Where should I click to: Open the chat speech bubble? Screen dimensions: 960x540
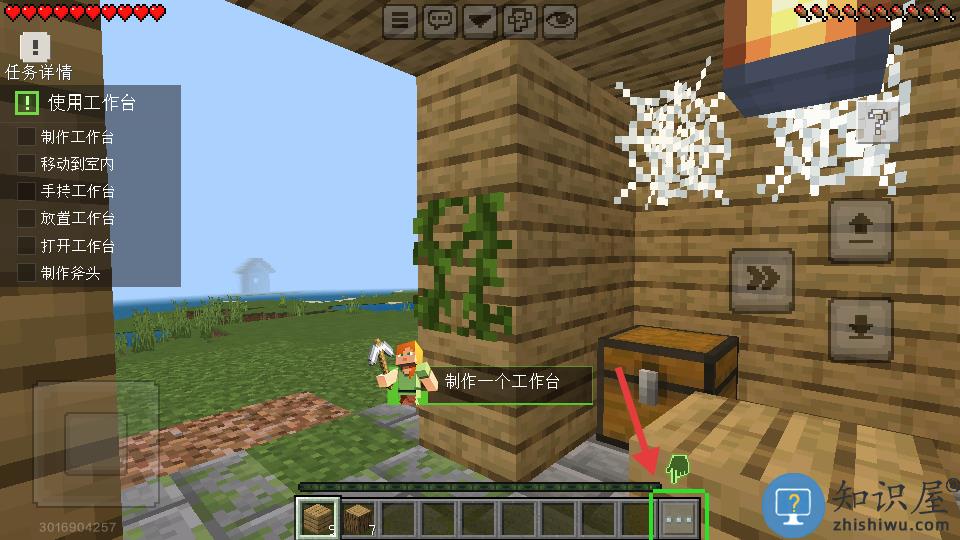pyautogui.click(x=439, y=20)
